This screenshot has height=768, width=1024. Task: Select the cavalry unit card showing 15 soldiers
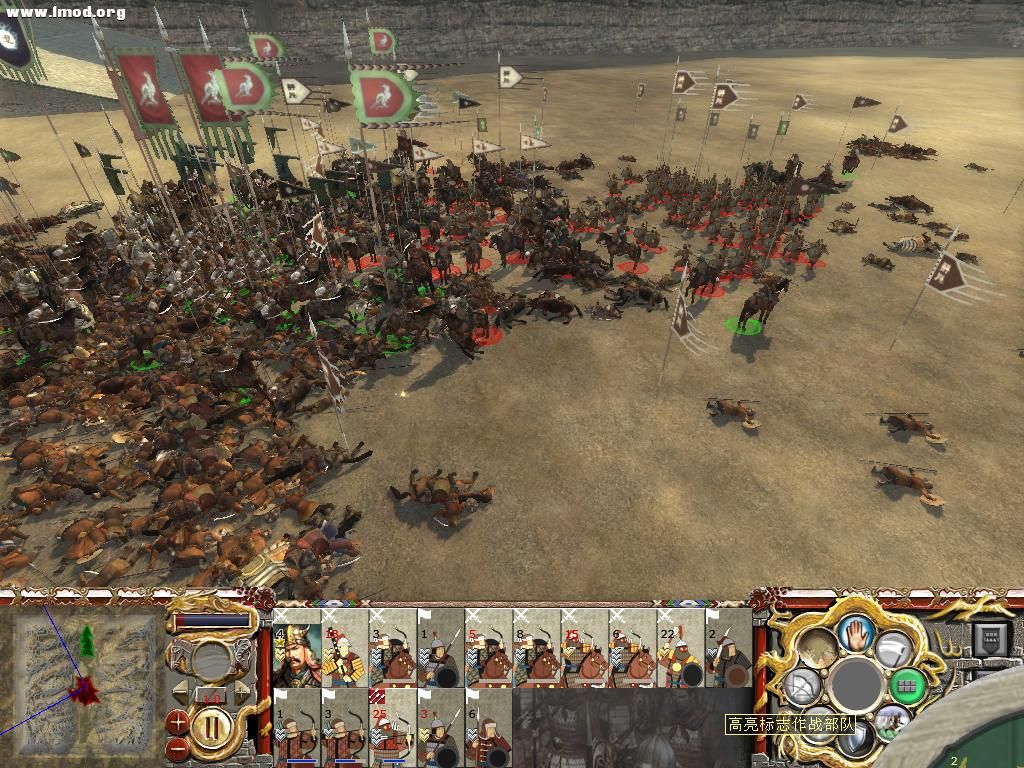point(585,648)
